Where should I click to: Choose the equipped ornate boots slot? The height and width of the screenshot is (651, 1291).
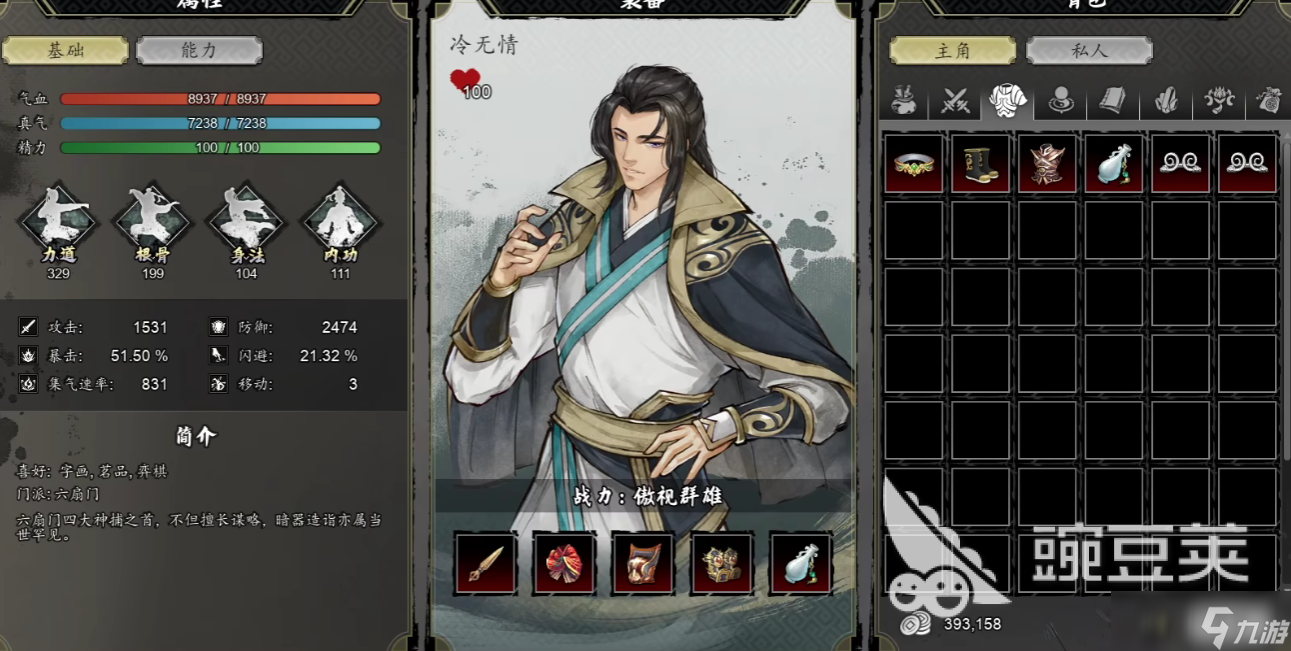(722, 564)
